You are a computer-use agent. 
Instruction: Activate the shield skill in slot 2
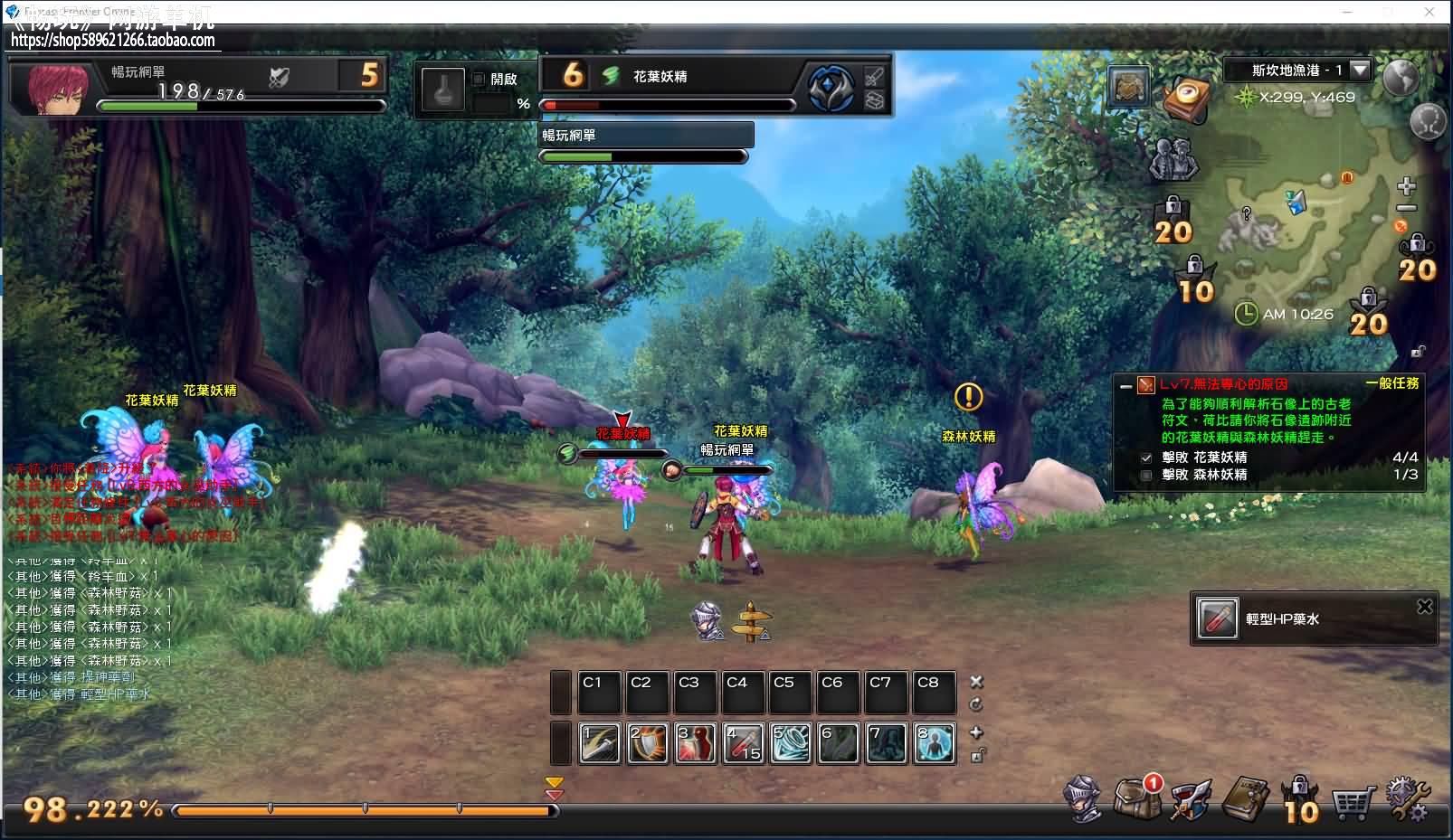(648, 743)
